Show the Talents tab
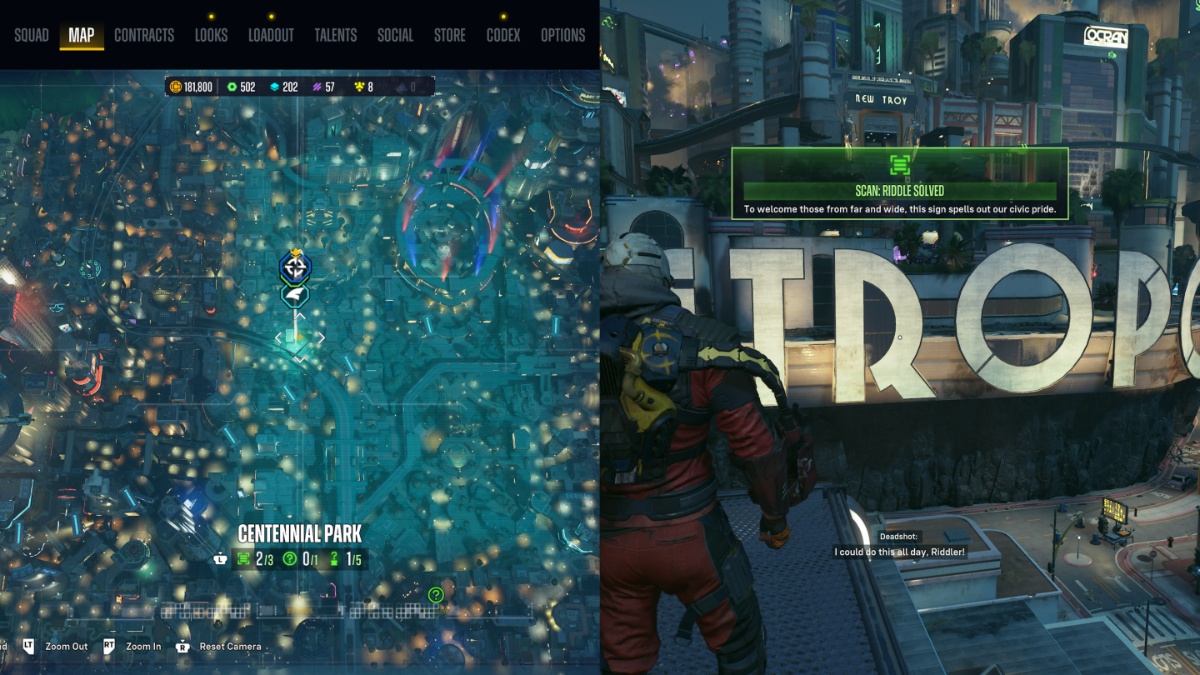The image size is (1200, 675). point(335,35)
